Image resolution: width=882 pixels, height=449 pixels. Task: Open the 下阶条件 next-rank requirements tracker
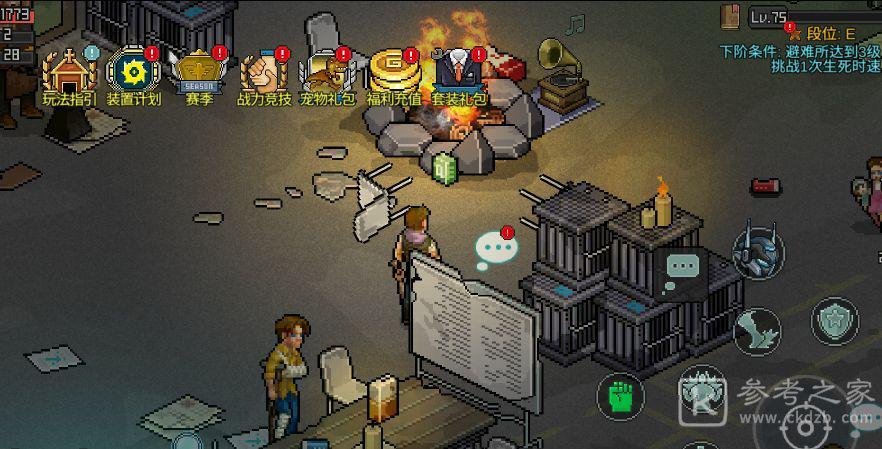click(x=800, y=58)
